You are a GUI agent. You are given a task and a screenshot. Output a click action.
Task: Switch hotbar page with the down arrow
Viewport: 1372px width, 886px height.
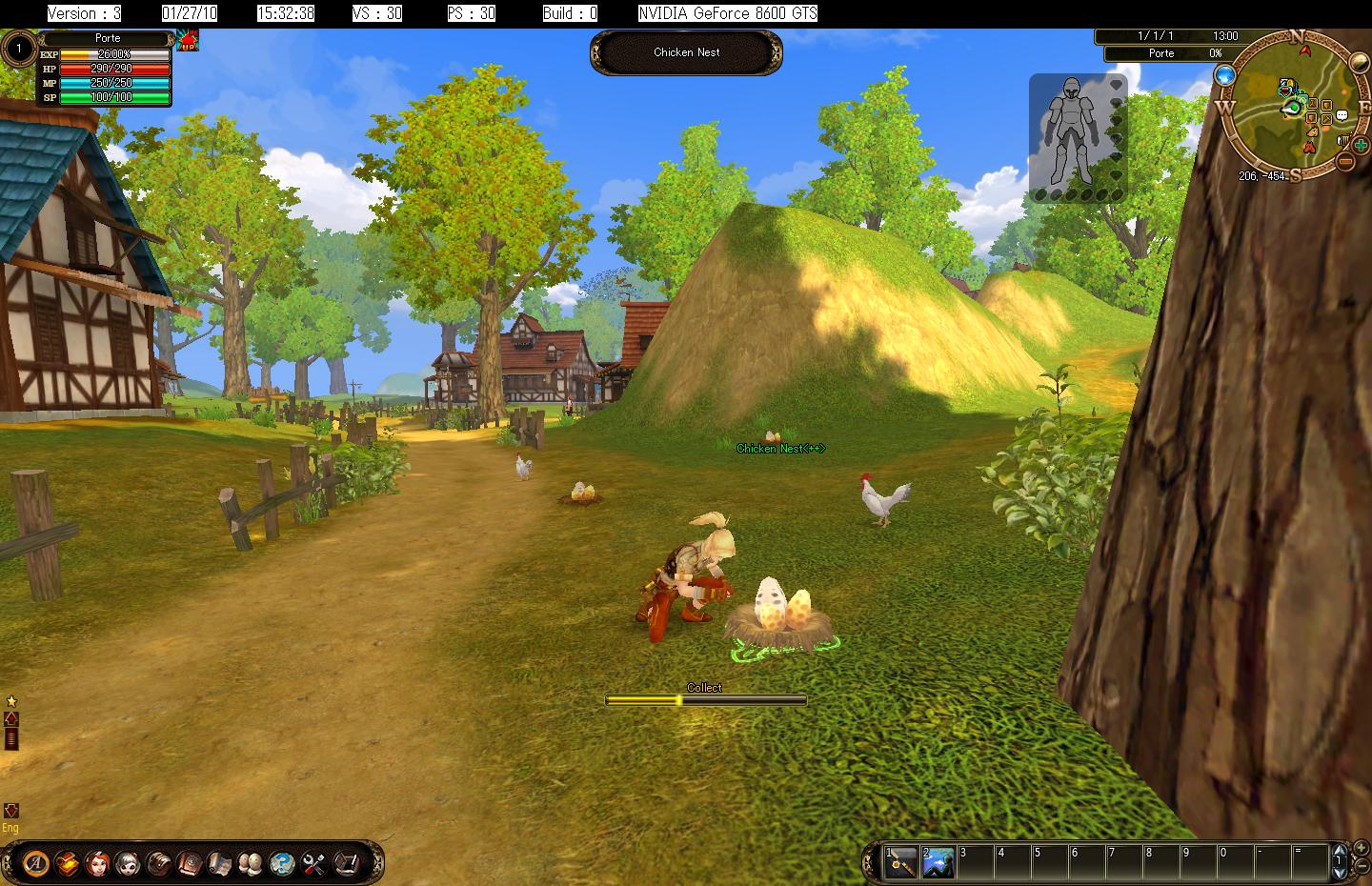click(x=1341, y=875)
